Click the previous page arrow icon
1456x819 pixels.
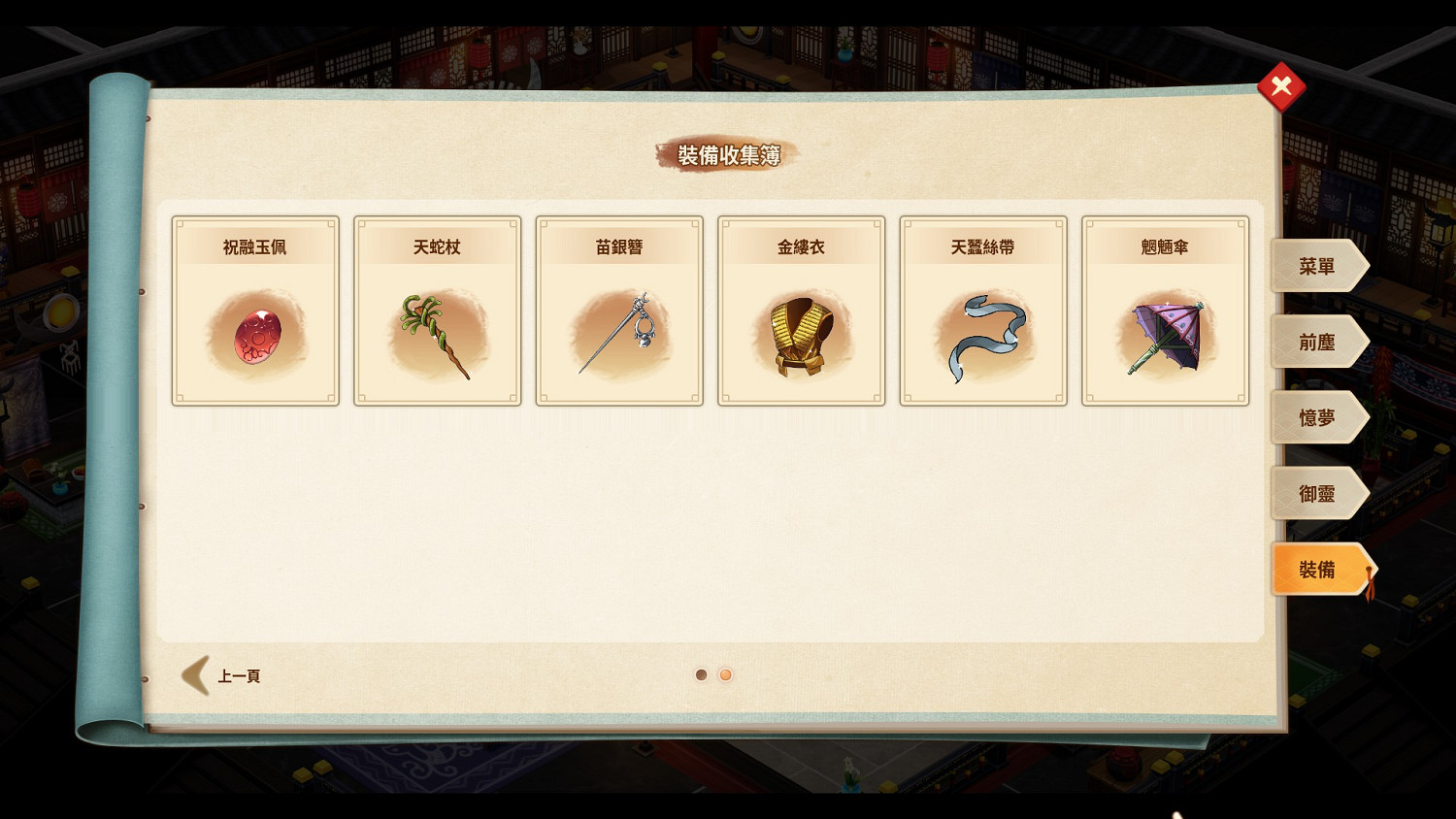coord(193,673)
